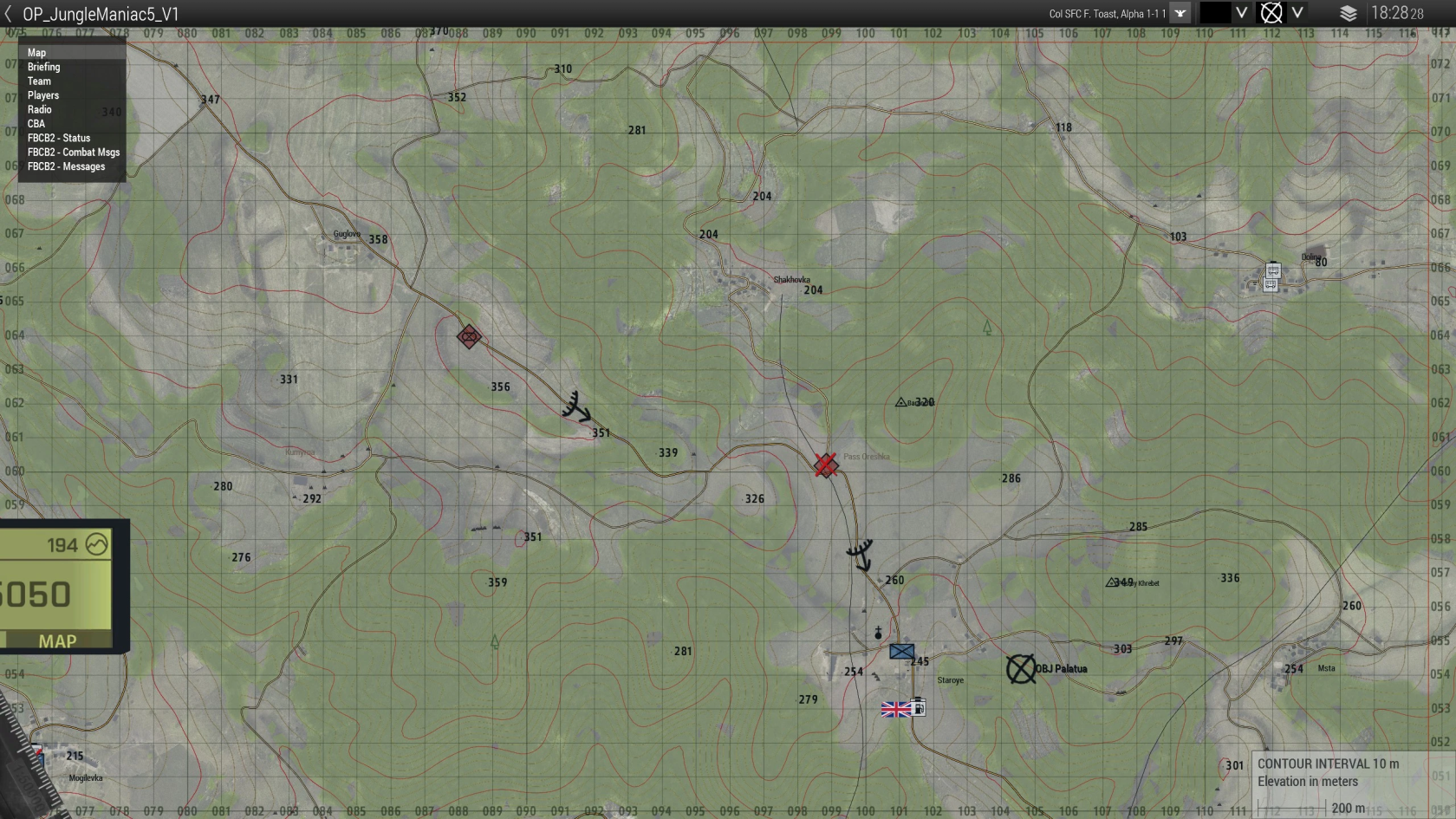Select the red diamond enemy marker near Guglovo
1456x819 pixels.
[468, 337]
